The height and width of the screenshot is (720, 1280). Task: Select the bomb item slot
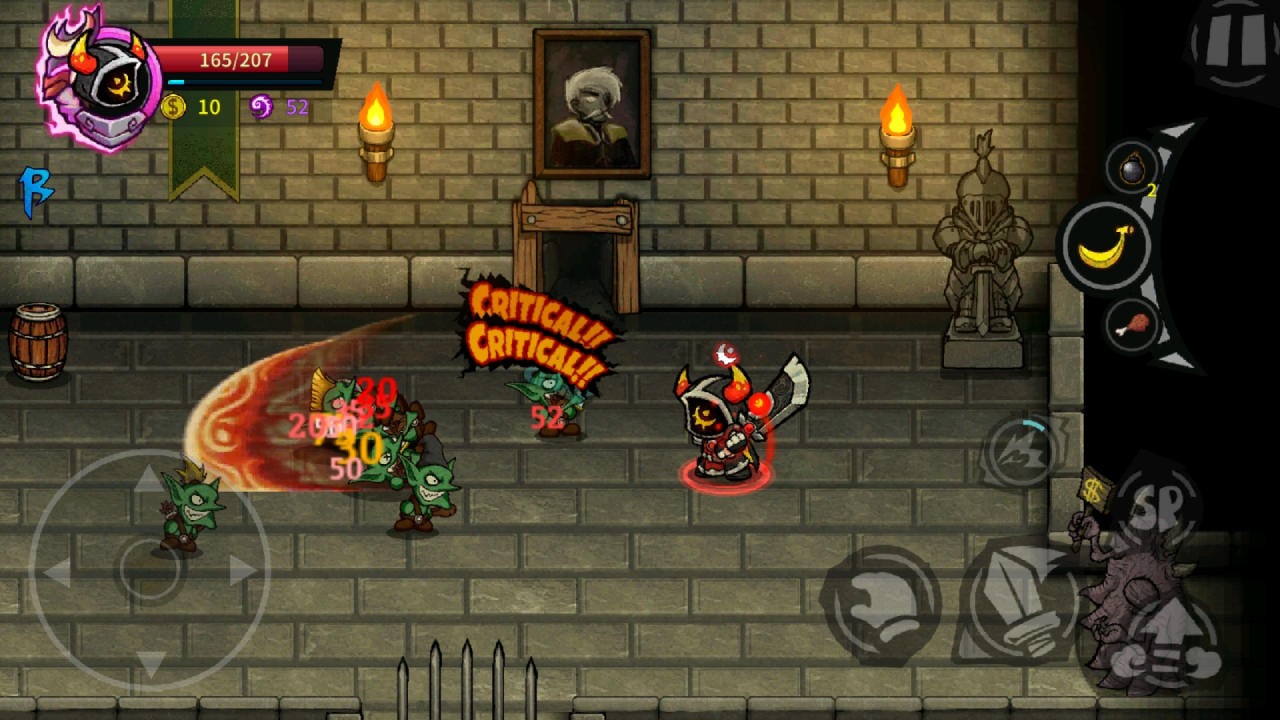tap(1132, 170)
